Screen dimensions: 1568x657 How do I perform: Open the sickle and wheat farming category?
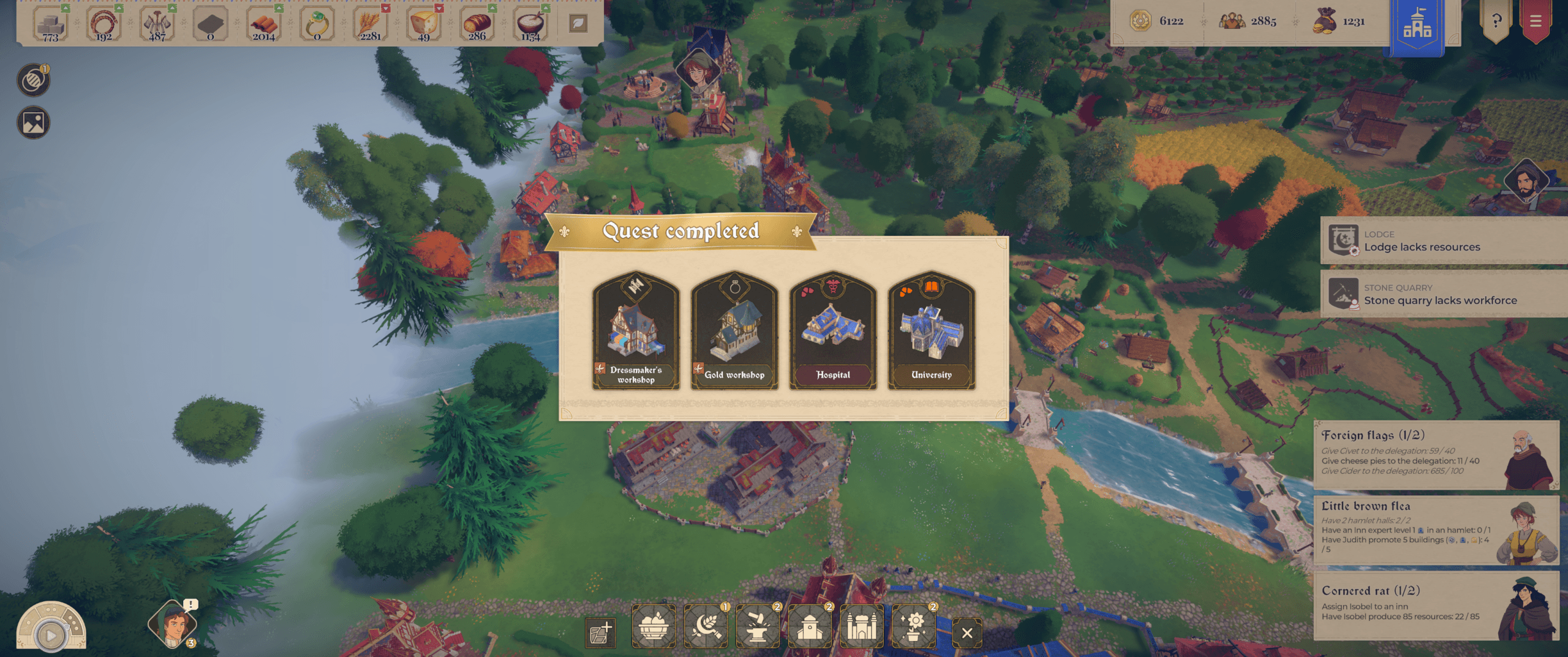[x=706, y=626]
